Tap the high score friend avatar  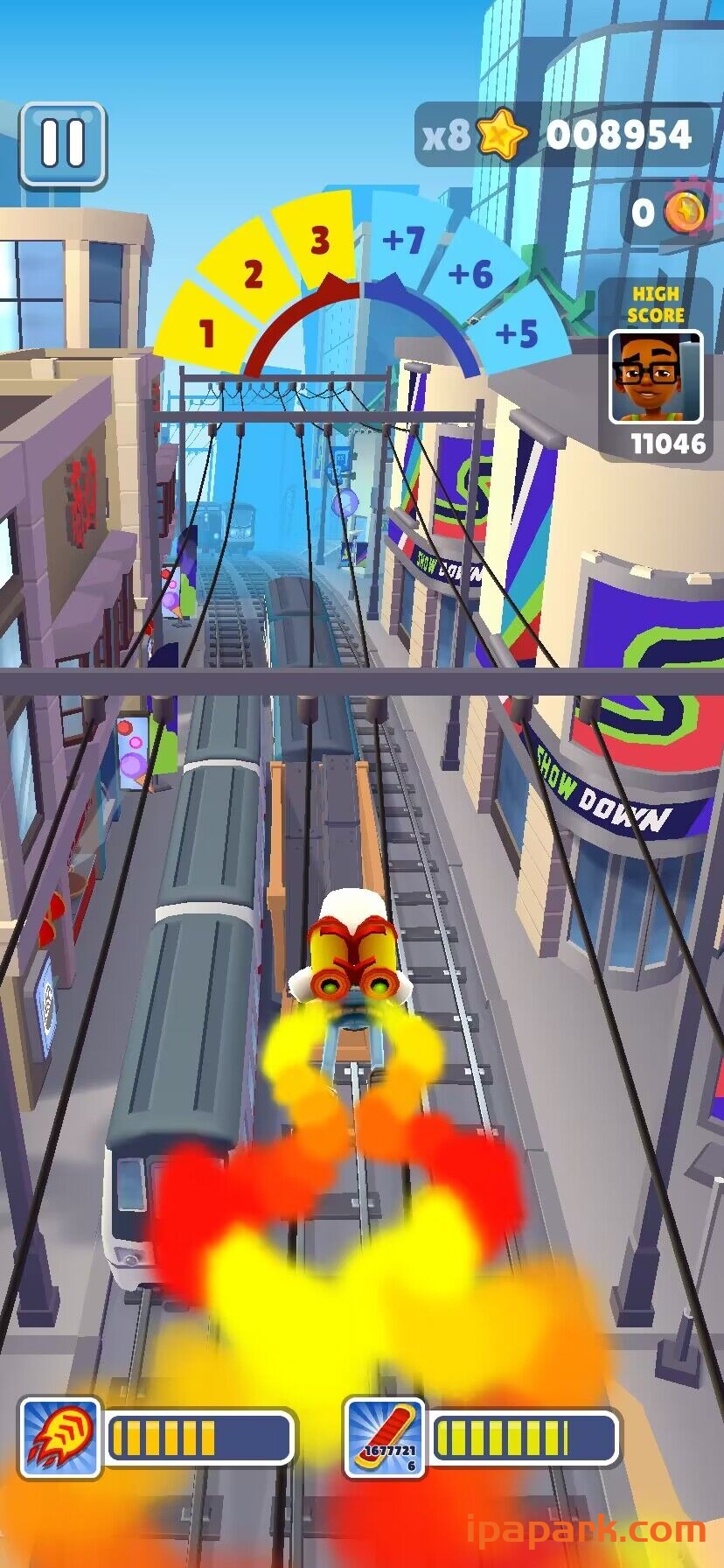pos(655,377)
